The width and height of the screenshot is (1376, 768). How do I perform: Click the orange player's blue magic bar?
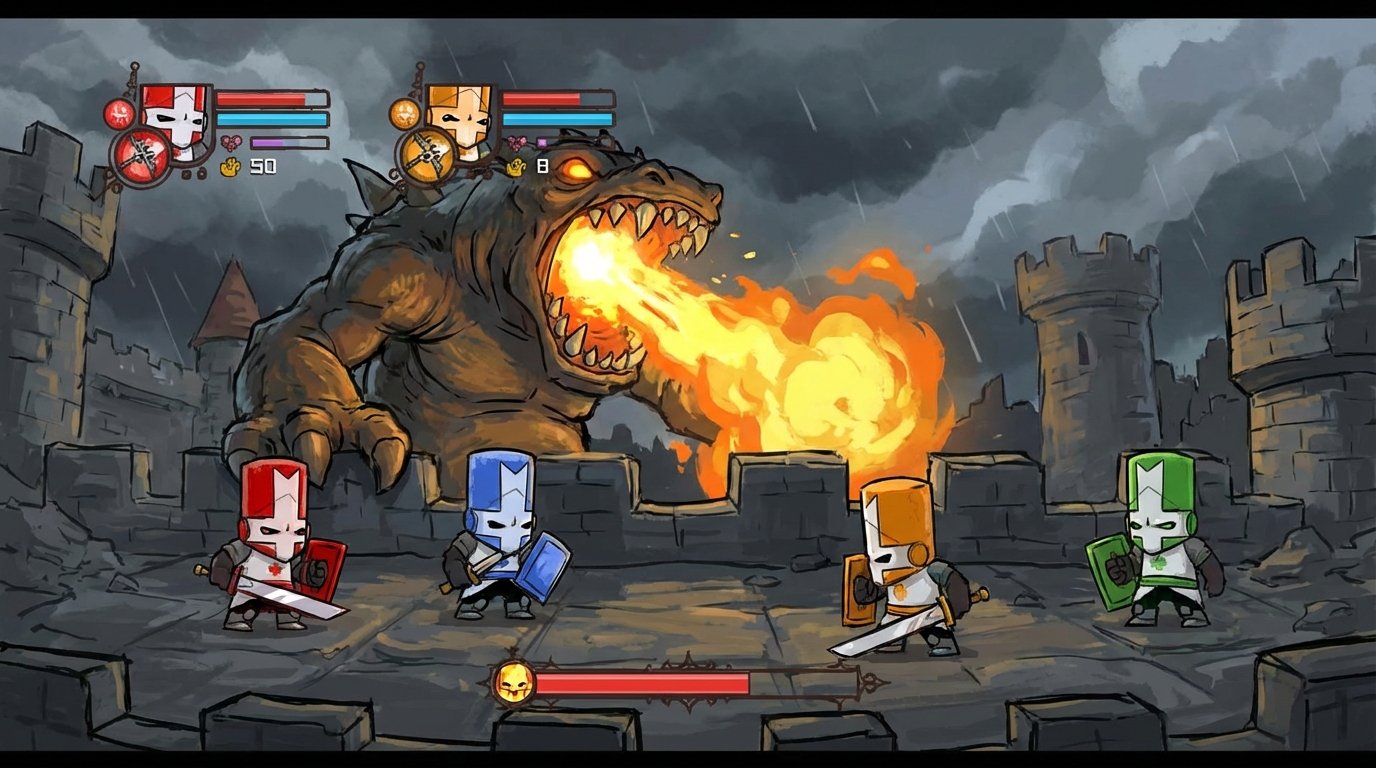(558, 119)
